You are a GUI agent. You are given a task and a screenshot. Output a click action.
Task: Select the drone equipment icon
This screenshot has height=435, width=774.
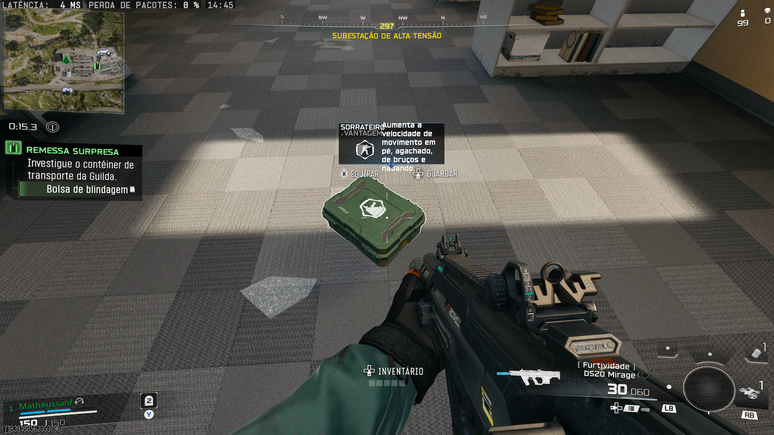click(x=748, y=392)
